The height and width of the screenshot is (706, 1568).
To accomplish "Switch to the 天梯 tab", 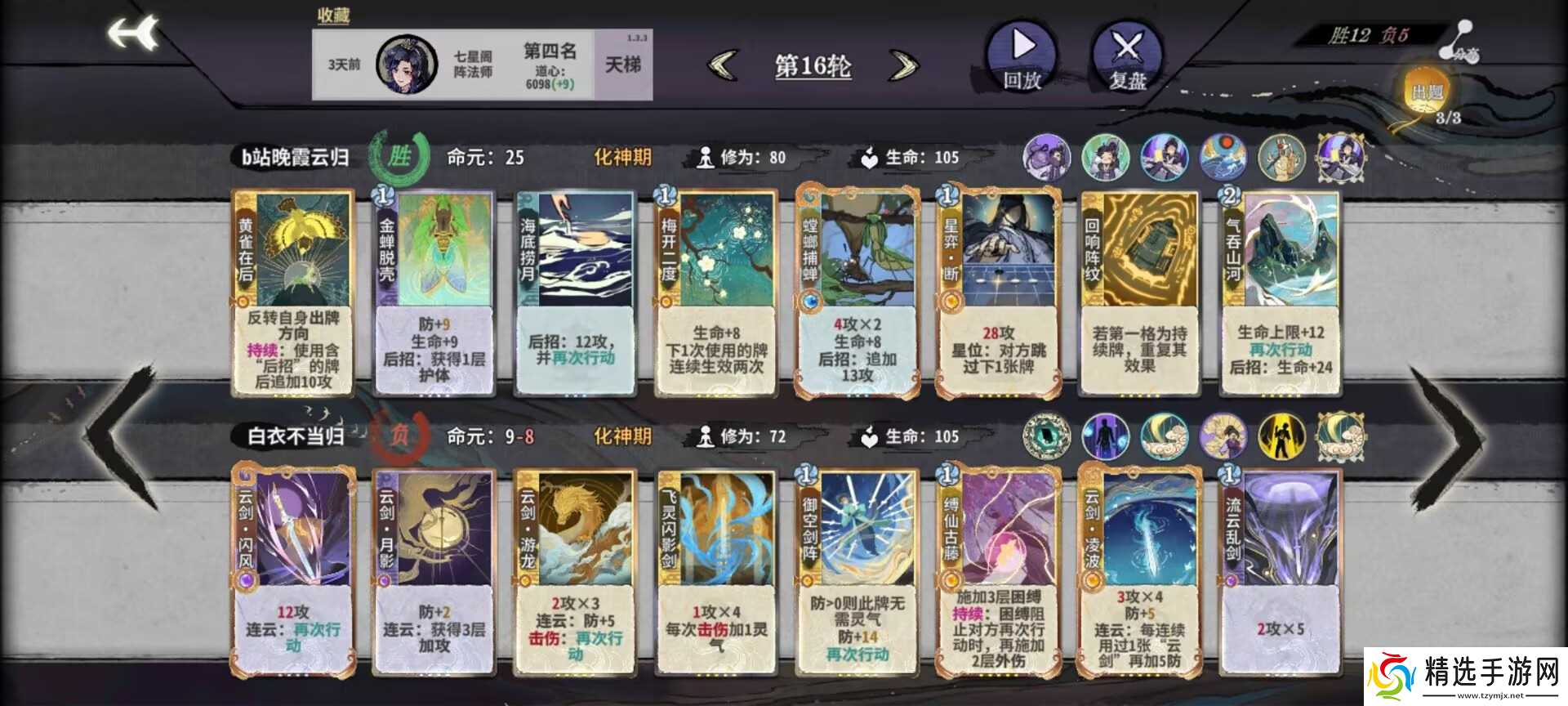I will (x=623, y=64).
